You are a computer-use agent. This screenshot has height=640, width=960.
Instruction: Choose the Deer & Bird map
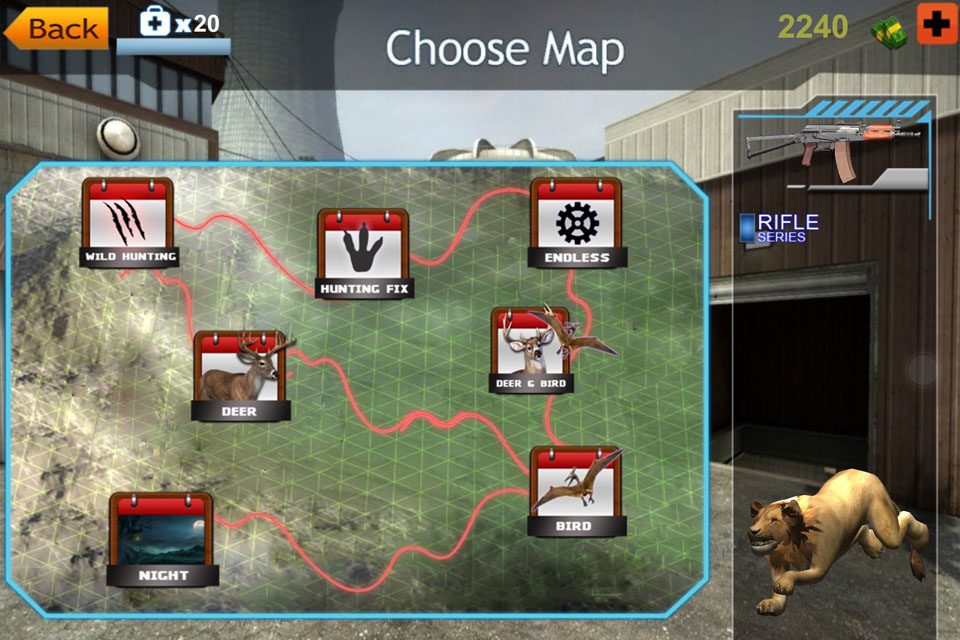click(x=532, y=349)
